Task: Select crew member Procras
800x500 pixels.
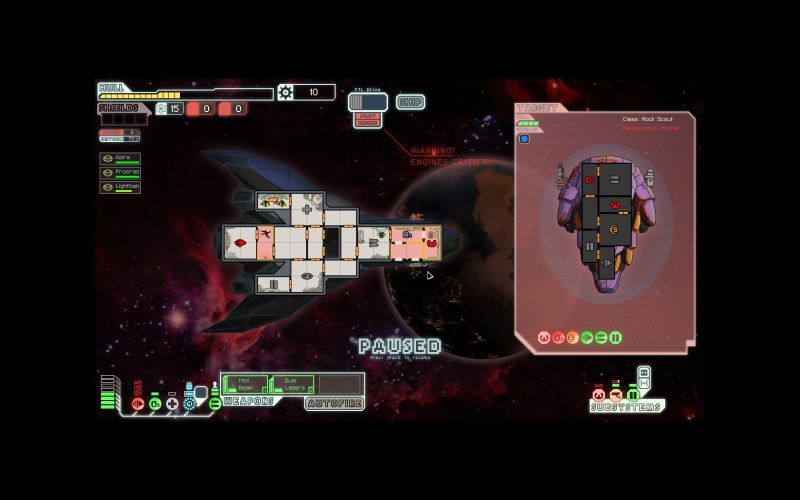Action: (x=120, y=172)
